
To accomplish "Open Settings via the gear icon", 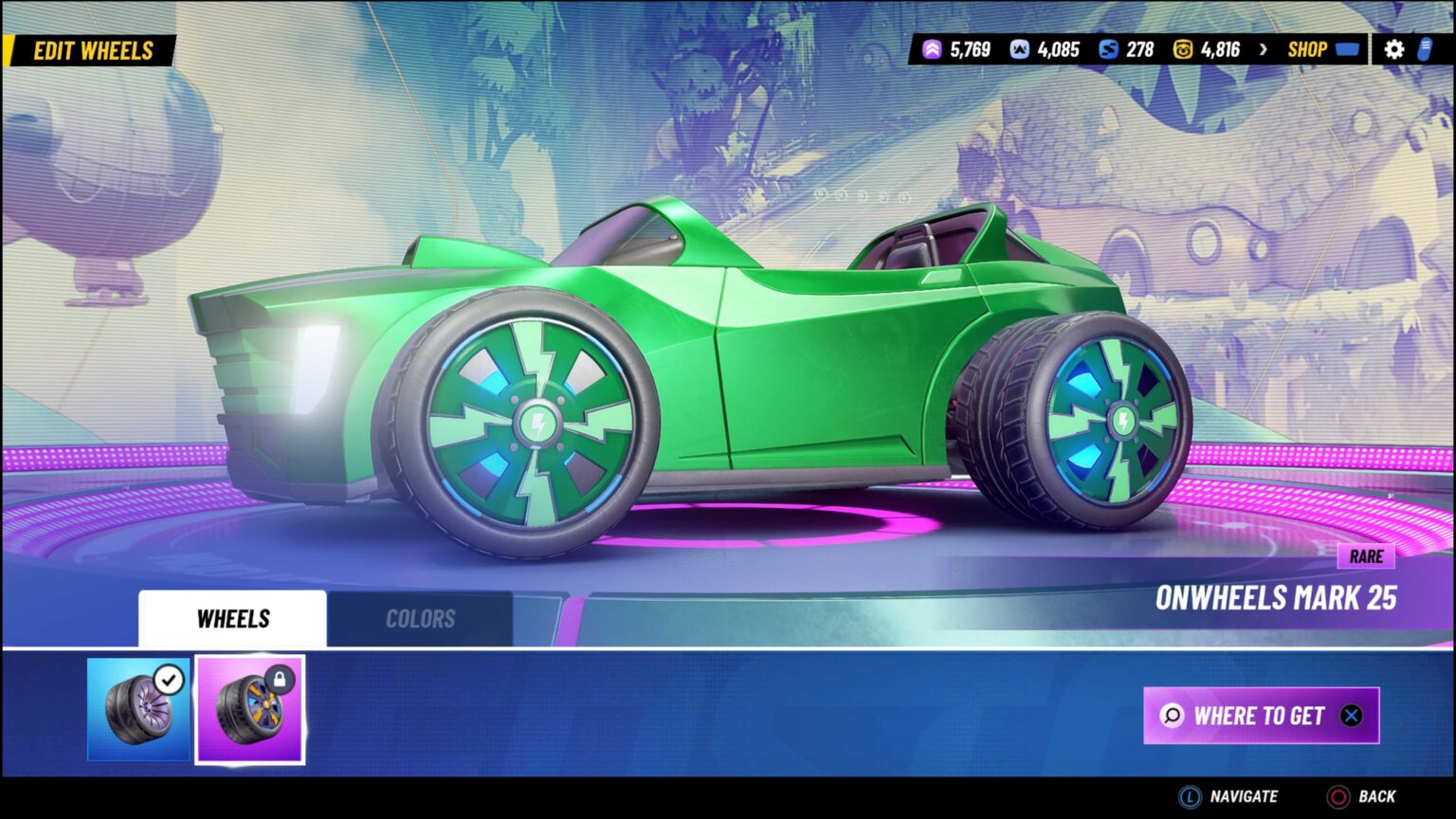I will tap(1393, 48).
